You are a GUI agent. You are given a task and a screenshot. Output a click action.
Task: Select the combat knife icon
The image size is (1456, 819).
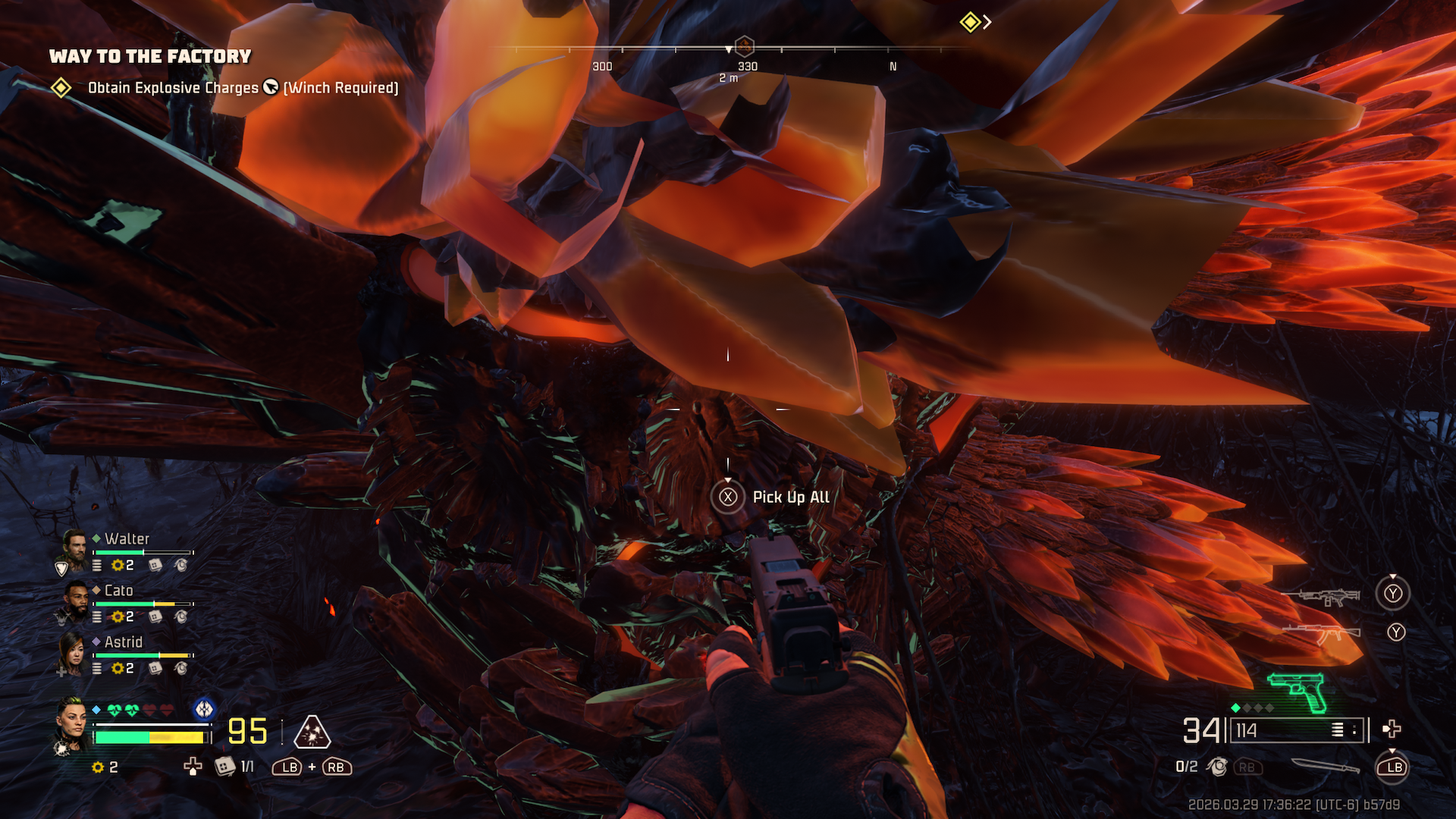(x=1326, y=767)
